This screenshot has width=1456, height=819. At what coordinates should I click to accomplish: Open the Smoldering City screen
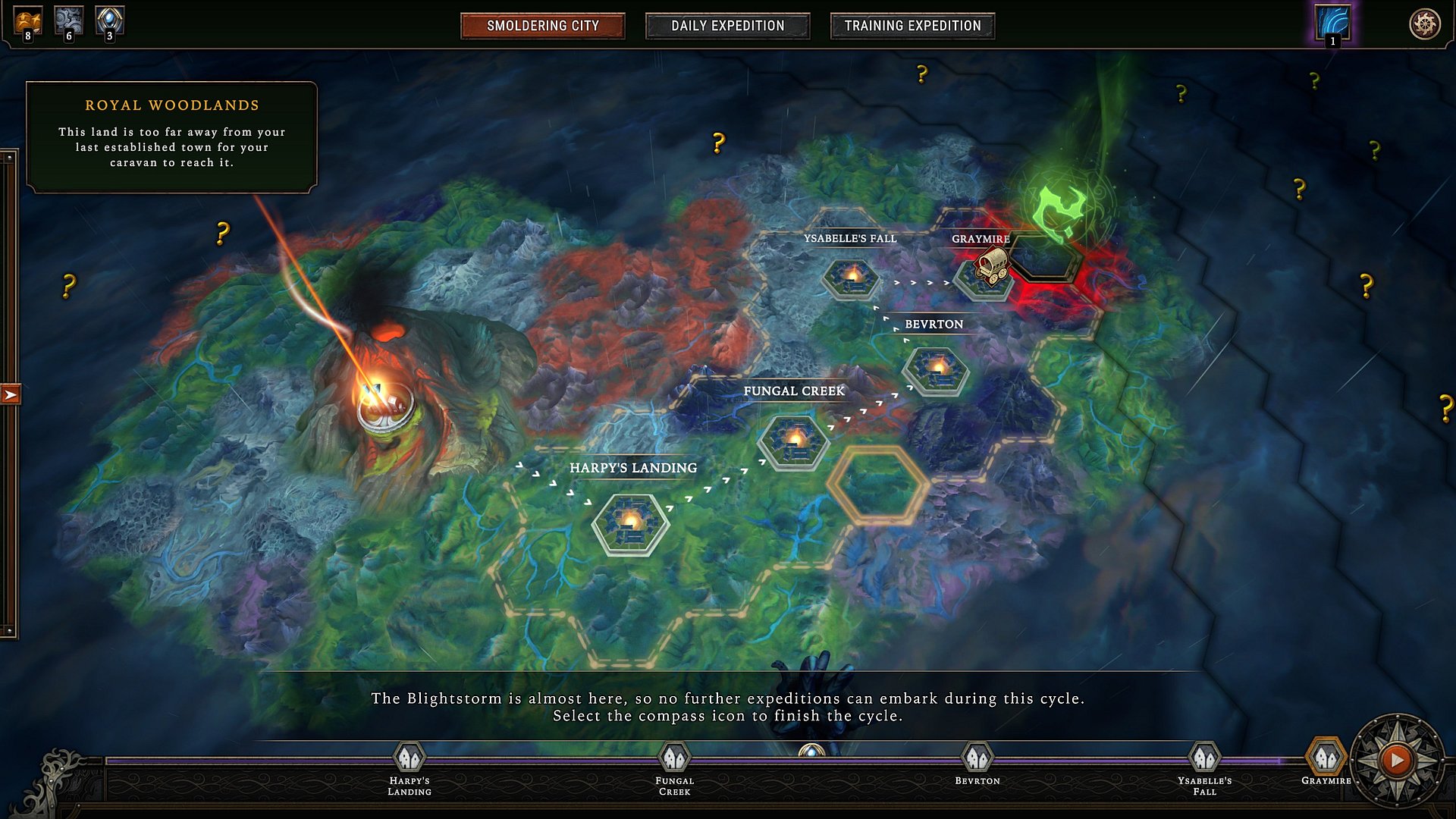(542, 26)
